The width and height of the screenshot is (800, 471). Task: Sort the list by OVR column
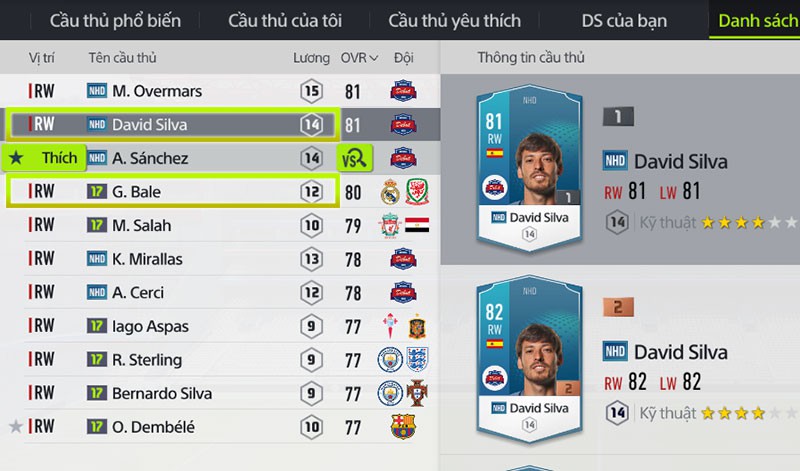tap(359, 58)
